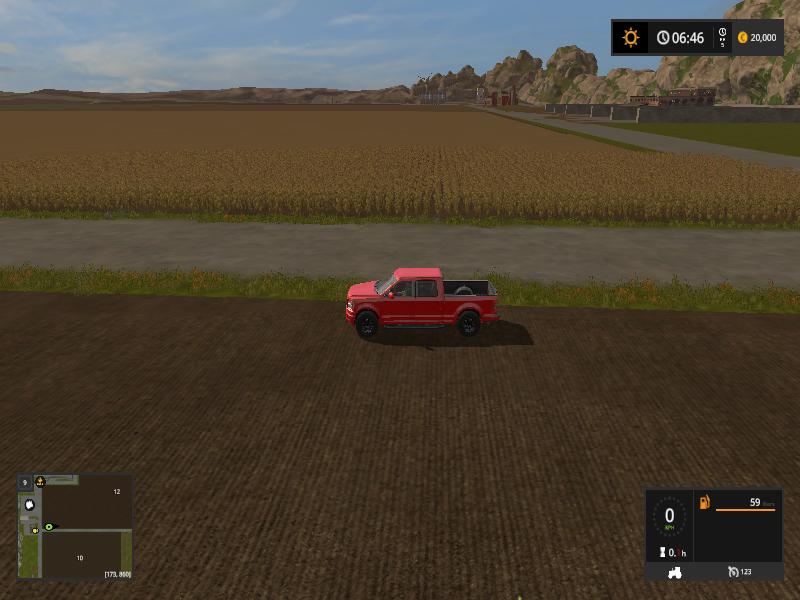Click the cruise control speed icon
800x600 pixels.
(733, 572)
